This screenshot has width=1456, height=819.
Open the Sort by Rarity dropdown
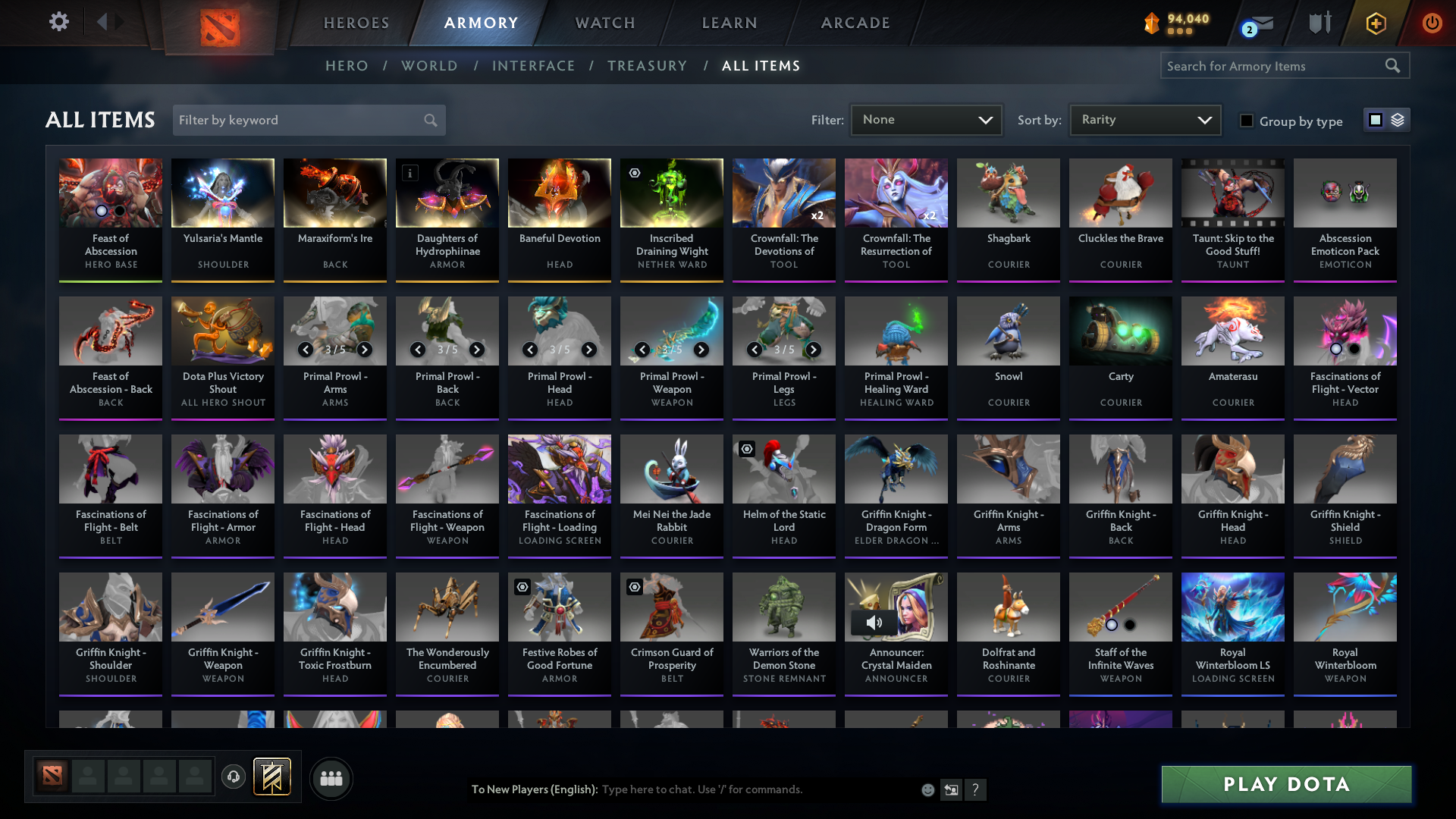pyautogui.click(x=1144, y=119)
